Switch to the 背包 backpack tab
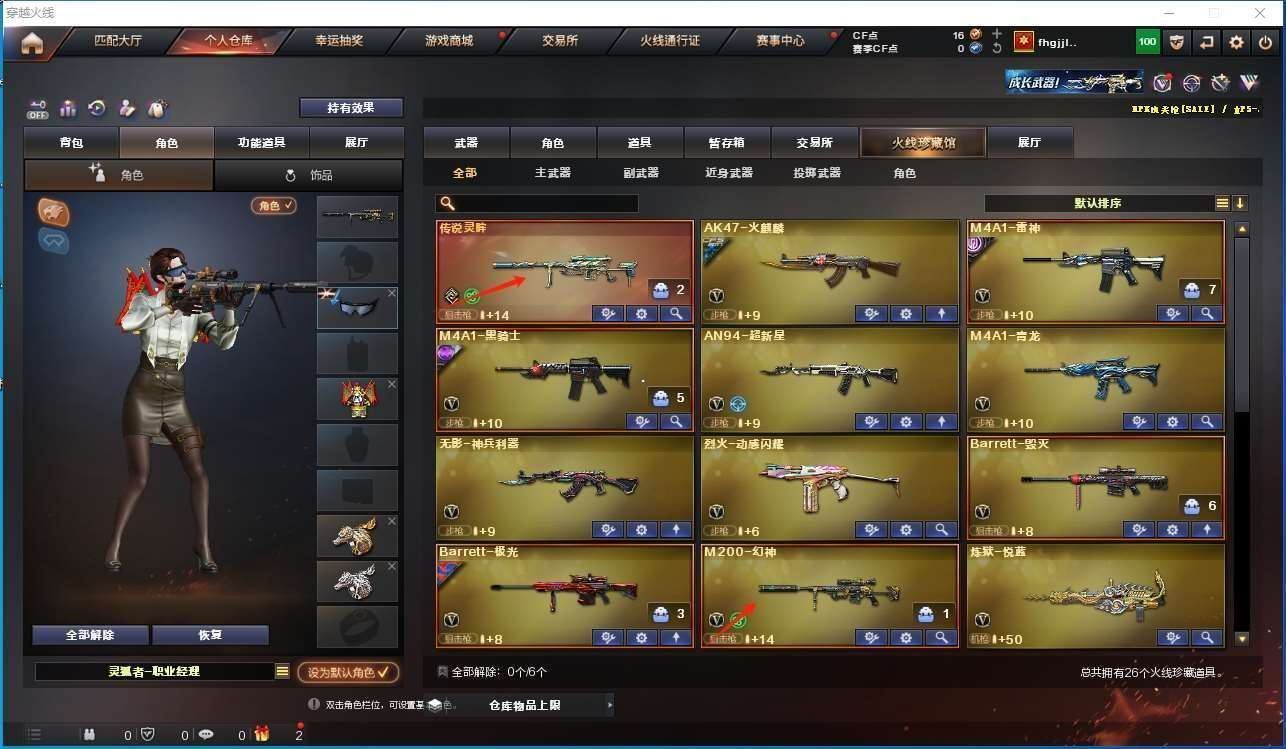The height and width of the screenshot is (749, 1286). pyautogui.click(x=71, y=143)
